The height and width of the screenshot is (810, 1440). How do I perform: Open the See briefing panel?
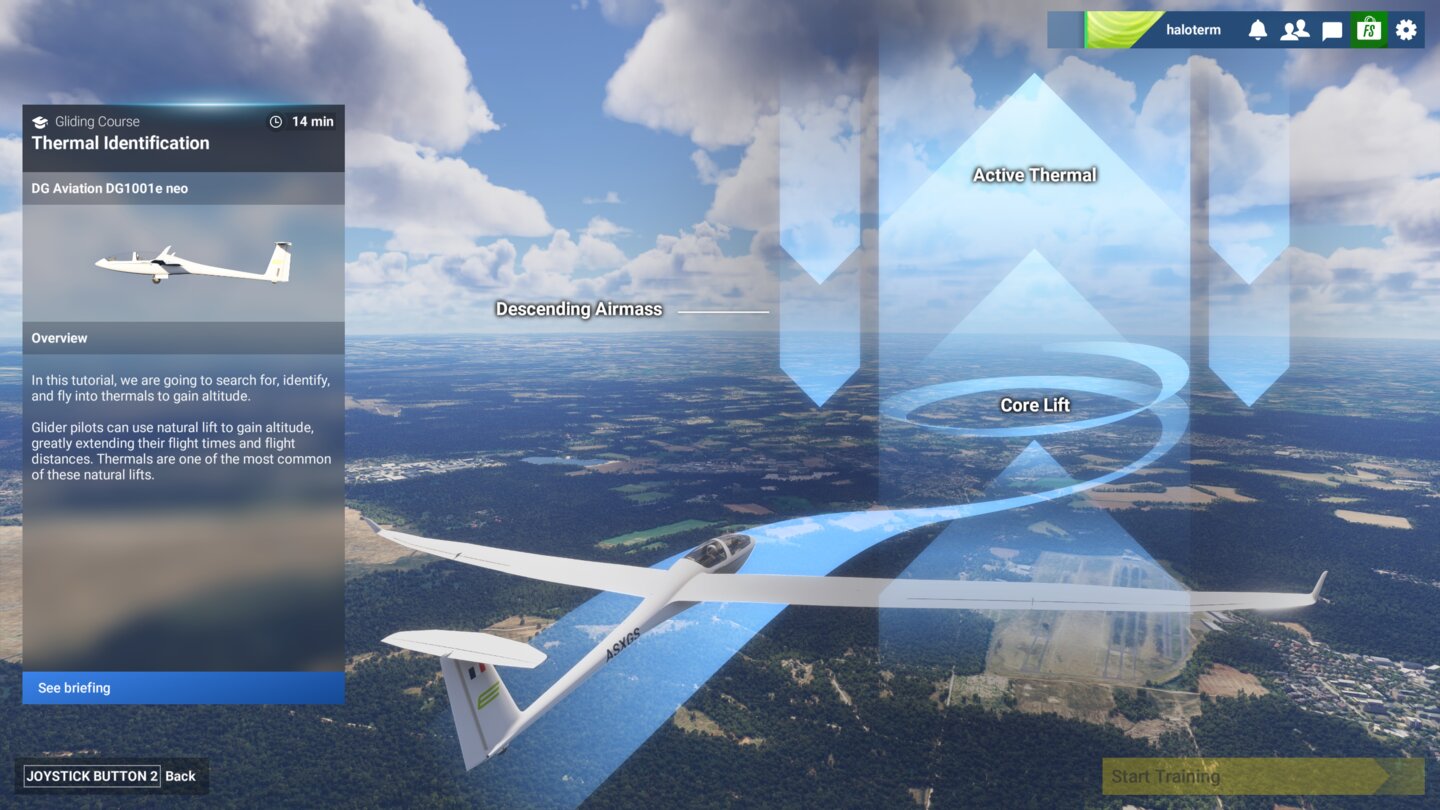click(183, 688)
